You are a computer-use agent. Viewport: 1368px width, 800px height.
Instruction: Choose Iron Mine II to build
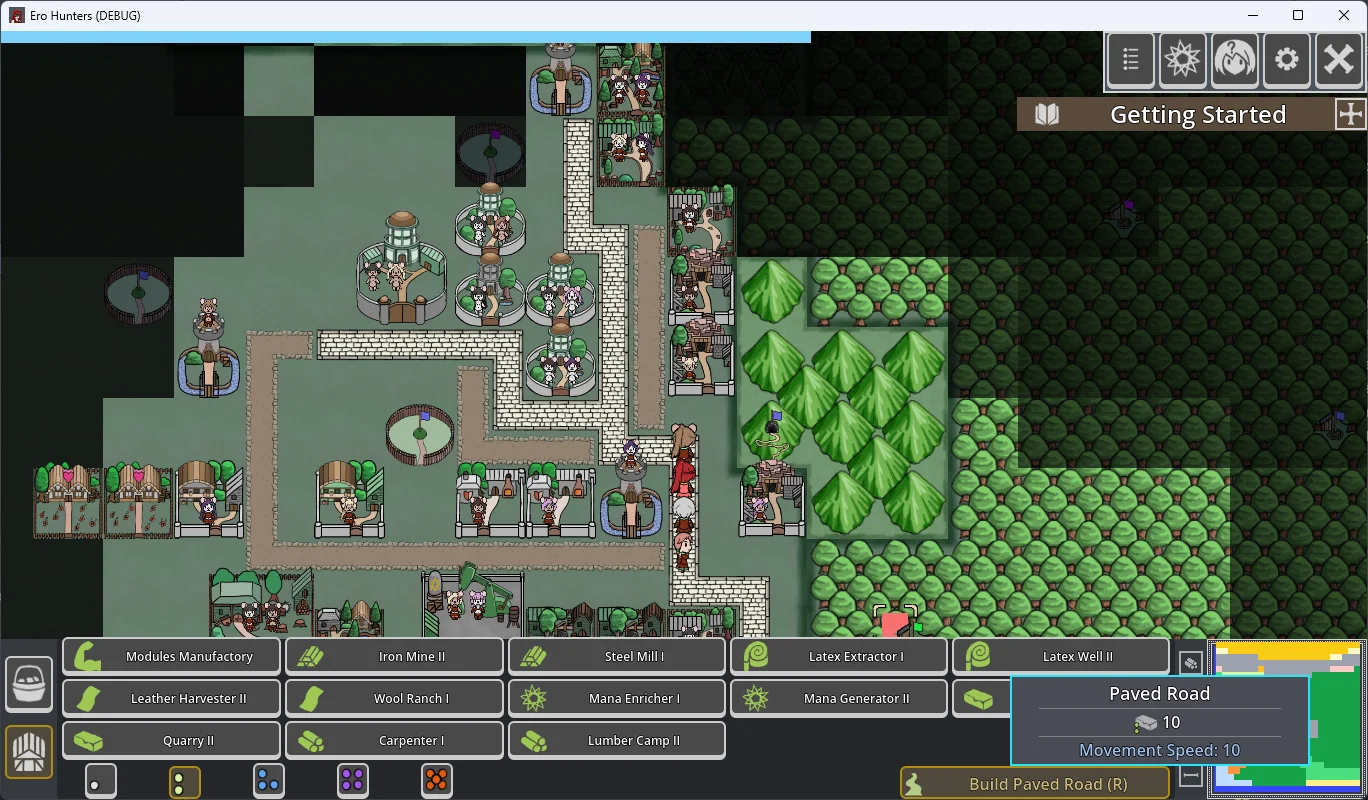tap(395, 657)
